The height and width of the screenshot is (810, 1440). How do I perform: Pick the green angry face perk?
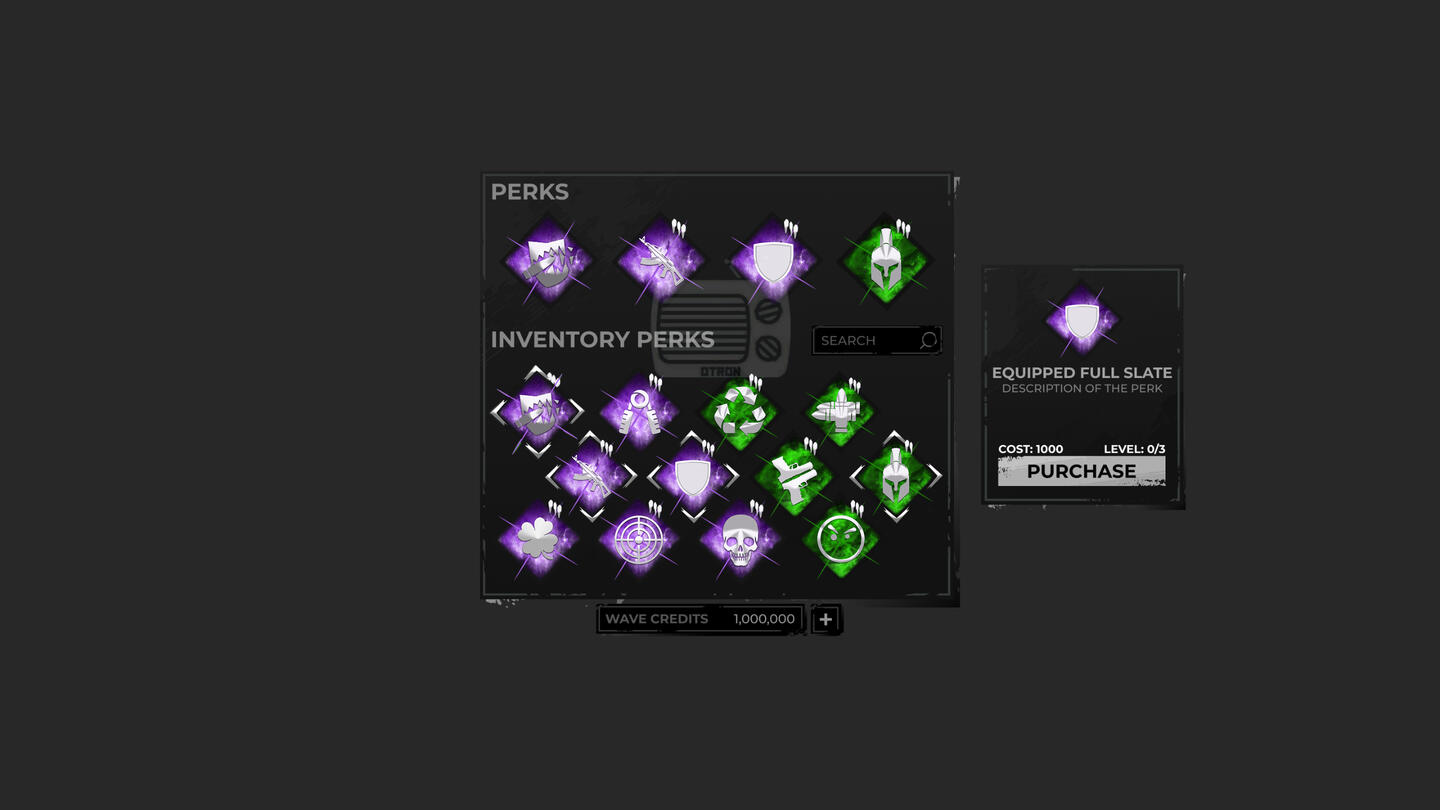pyautogui.click(x=840, y=540)
